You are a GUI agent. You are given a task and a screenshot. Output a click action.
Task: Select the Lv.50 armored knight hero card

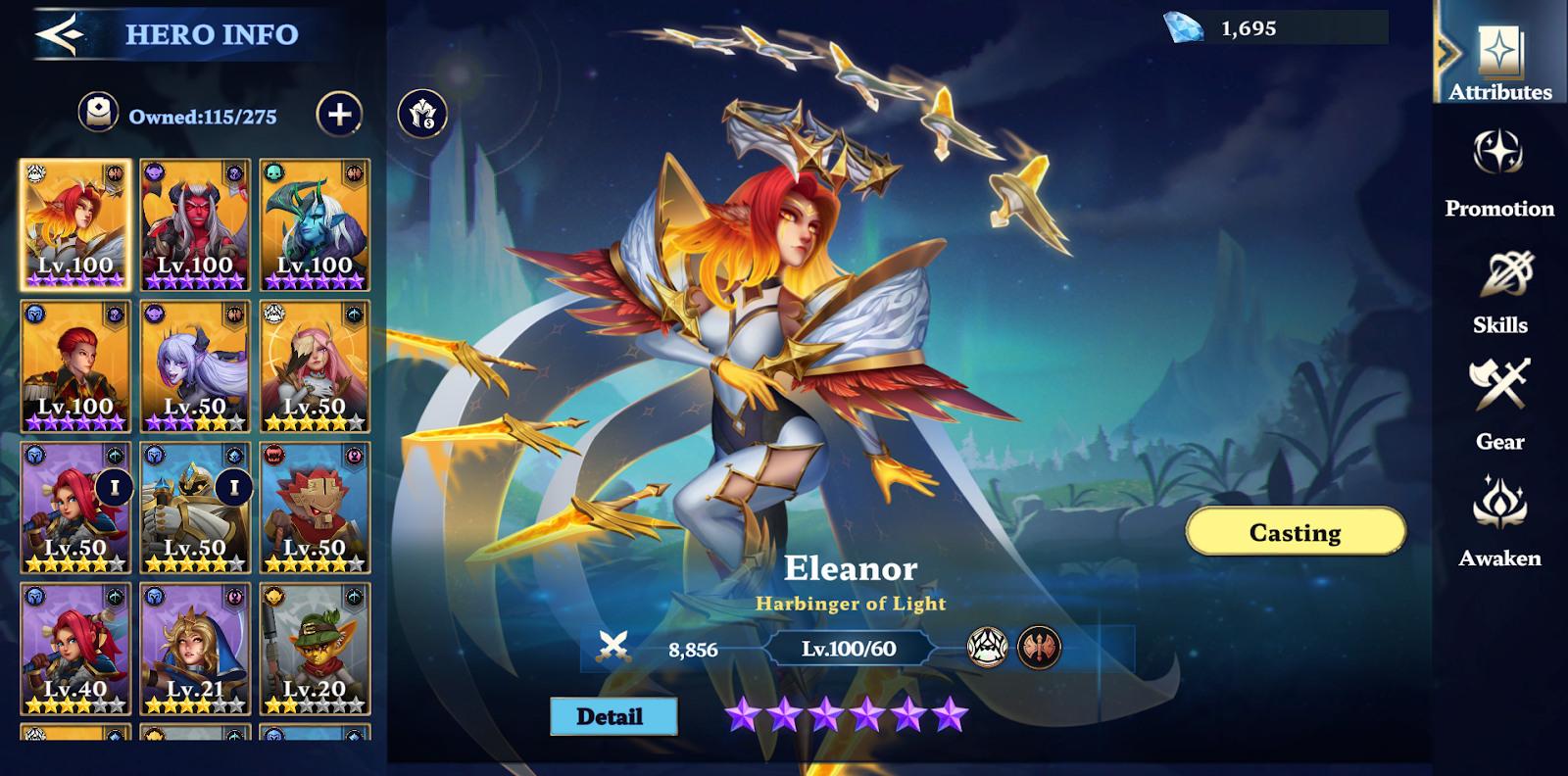click(195, 508)
